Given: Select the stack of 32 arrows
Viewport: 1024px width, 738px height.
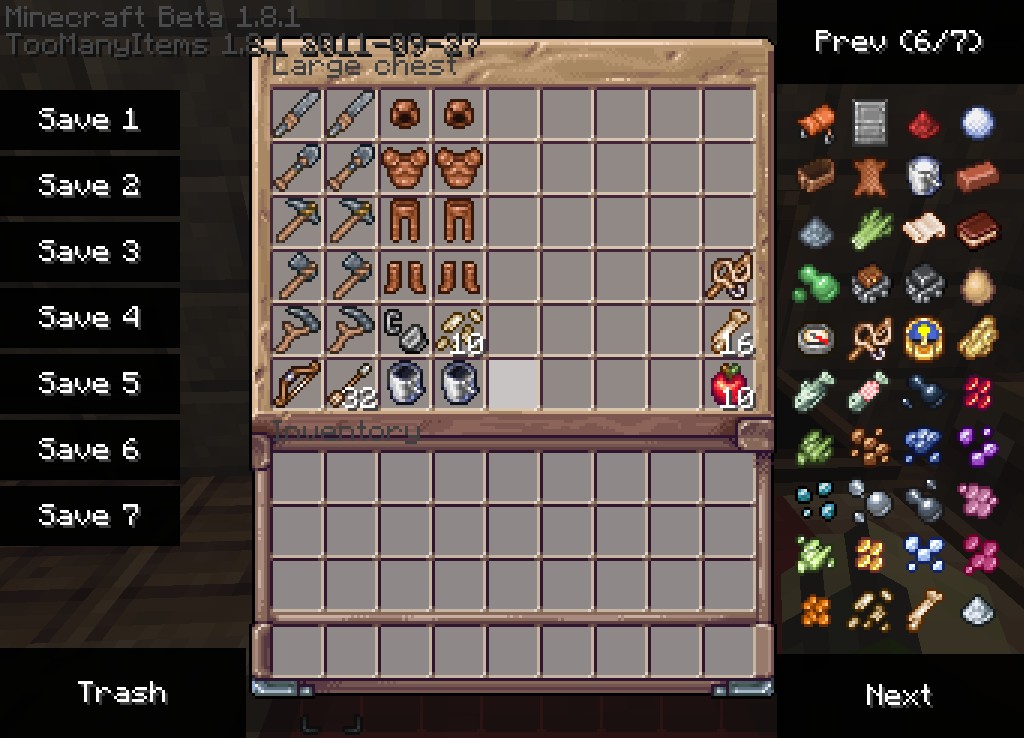Looking at the screenshot, I should pyautogui.click(x=351, y=383).
